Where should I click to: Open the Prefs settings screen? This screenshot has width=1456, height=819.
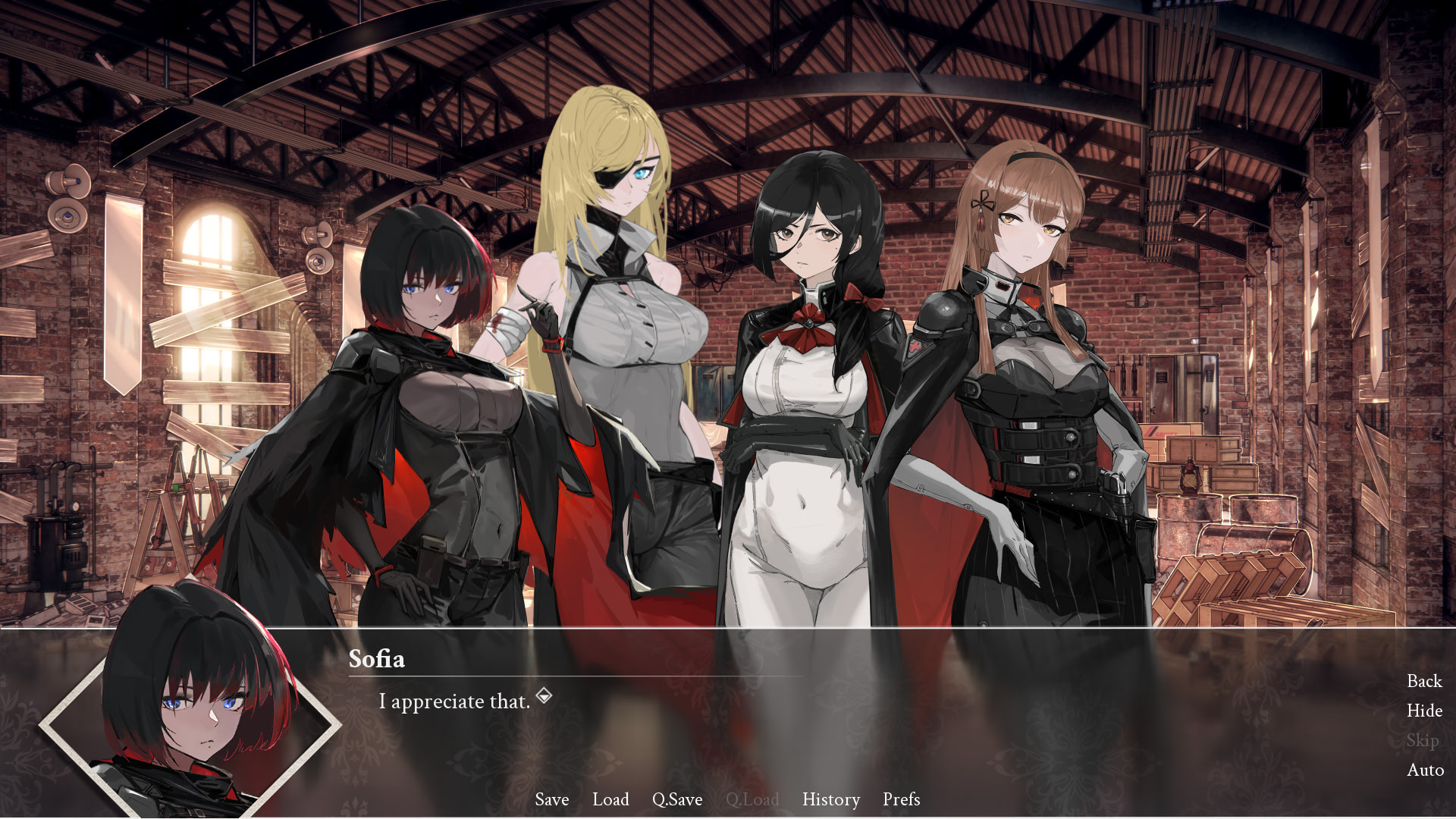pyautogui.click(x=901, y=799)
